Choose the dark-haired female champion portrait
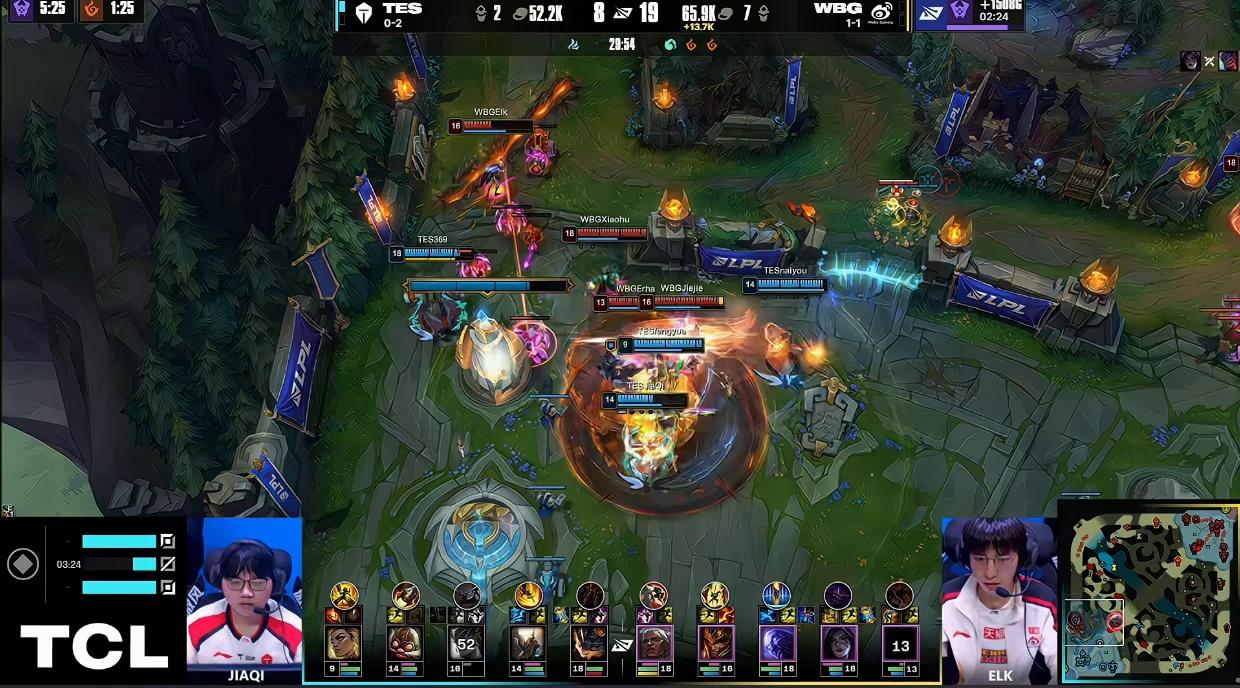Image resolution: width=1240 pixels, height=688 pixels. (838, 642)
